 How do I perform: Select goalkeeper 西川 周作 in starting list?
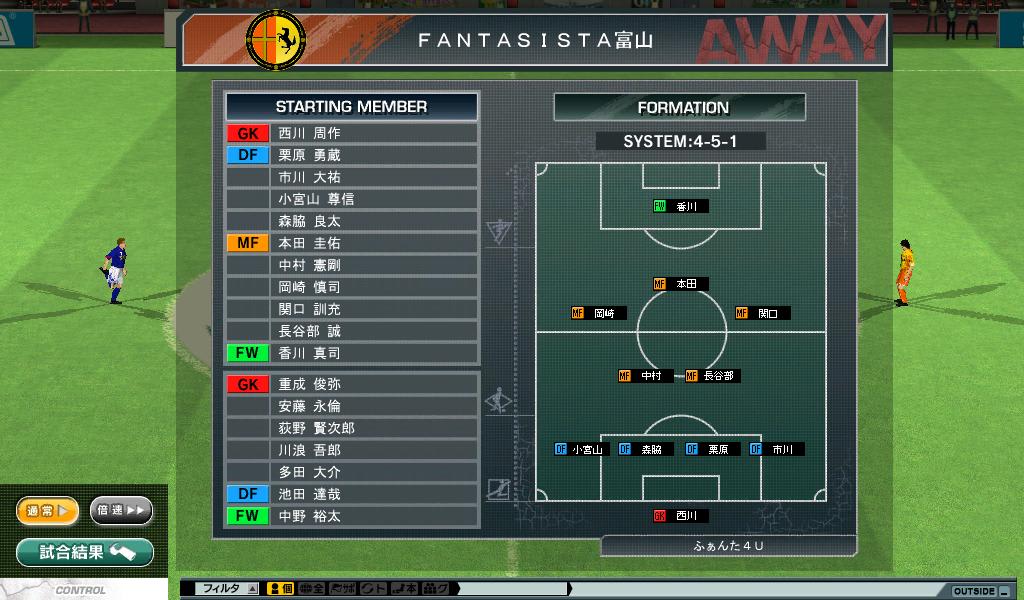point(351,133)
